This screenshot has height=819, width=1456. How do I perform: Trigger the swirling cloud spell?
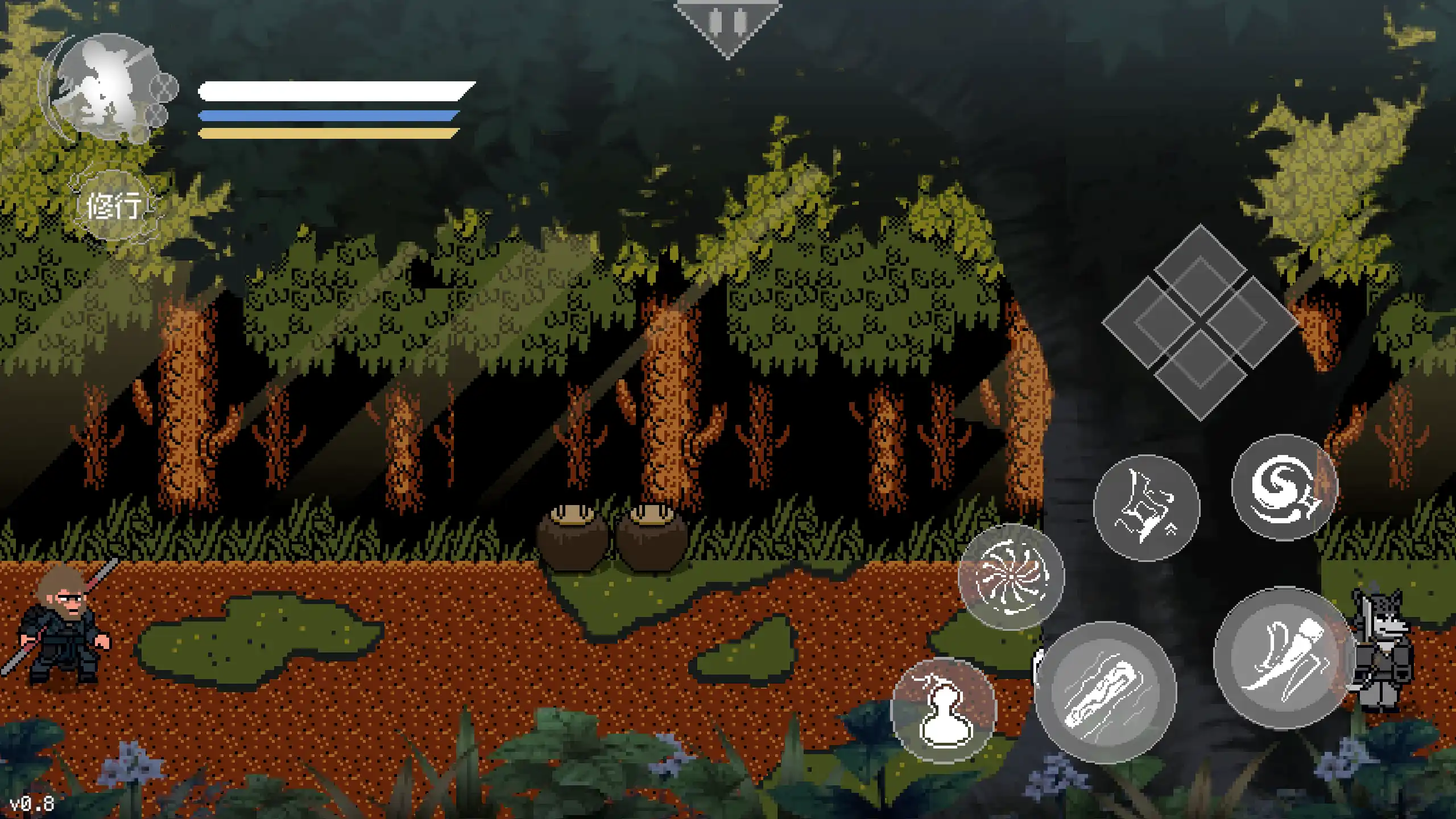(1284, 487)
